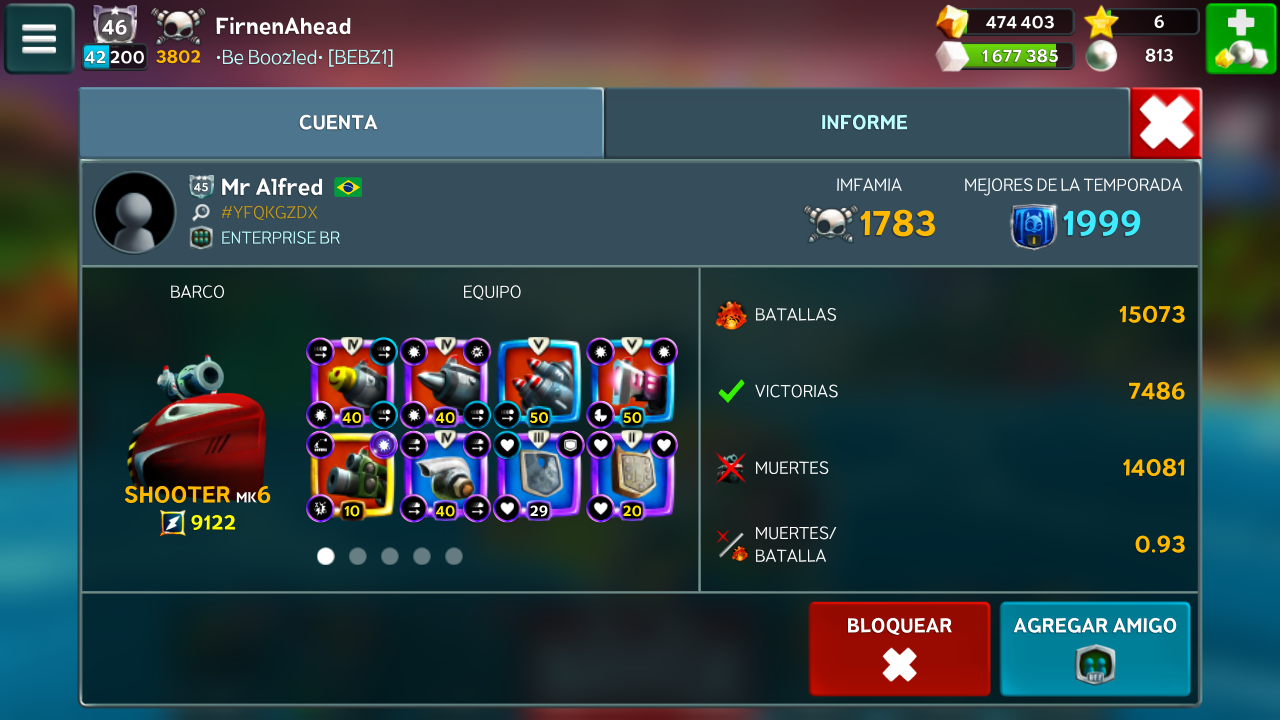Block player with Bloquear button
Screen dimensions: 1280x720
point(899,648)
